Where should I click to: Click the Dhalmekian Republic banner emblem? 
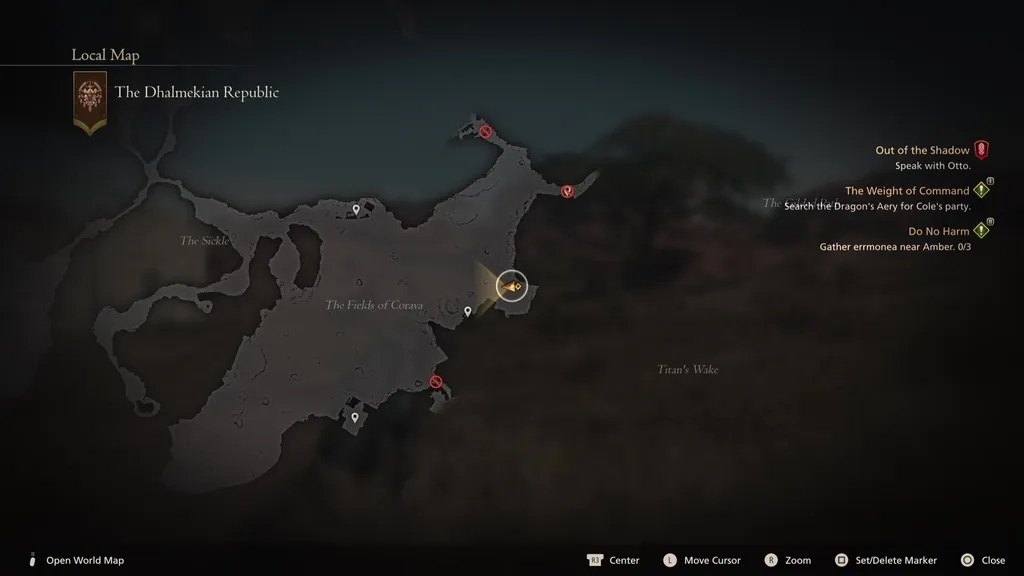click(90, 100)
